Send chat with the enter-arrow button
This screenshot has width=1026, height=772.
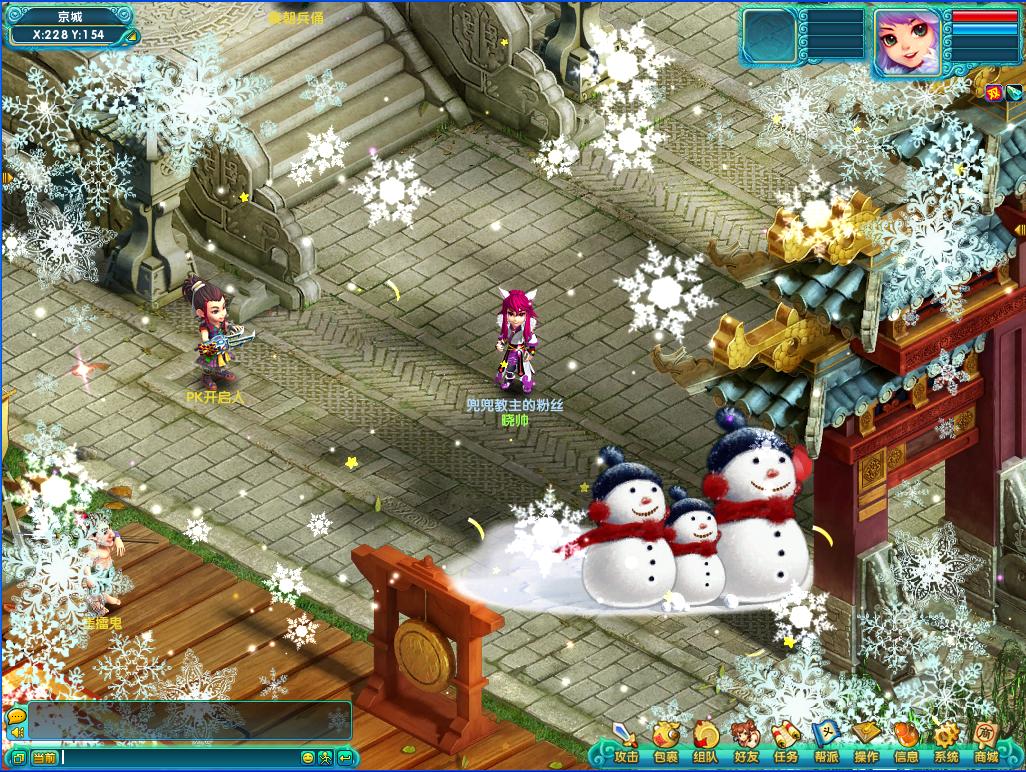(x=345, y=758)
